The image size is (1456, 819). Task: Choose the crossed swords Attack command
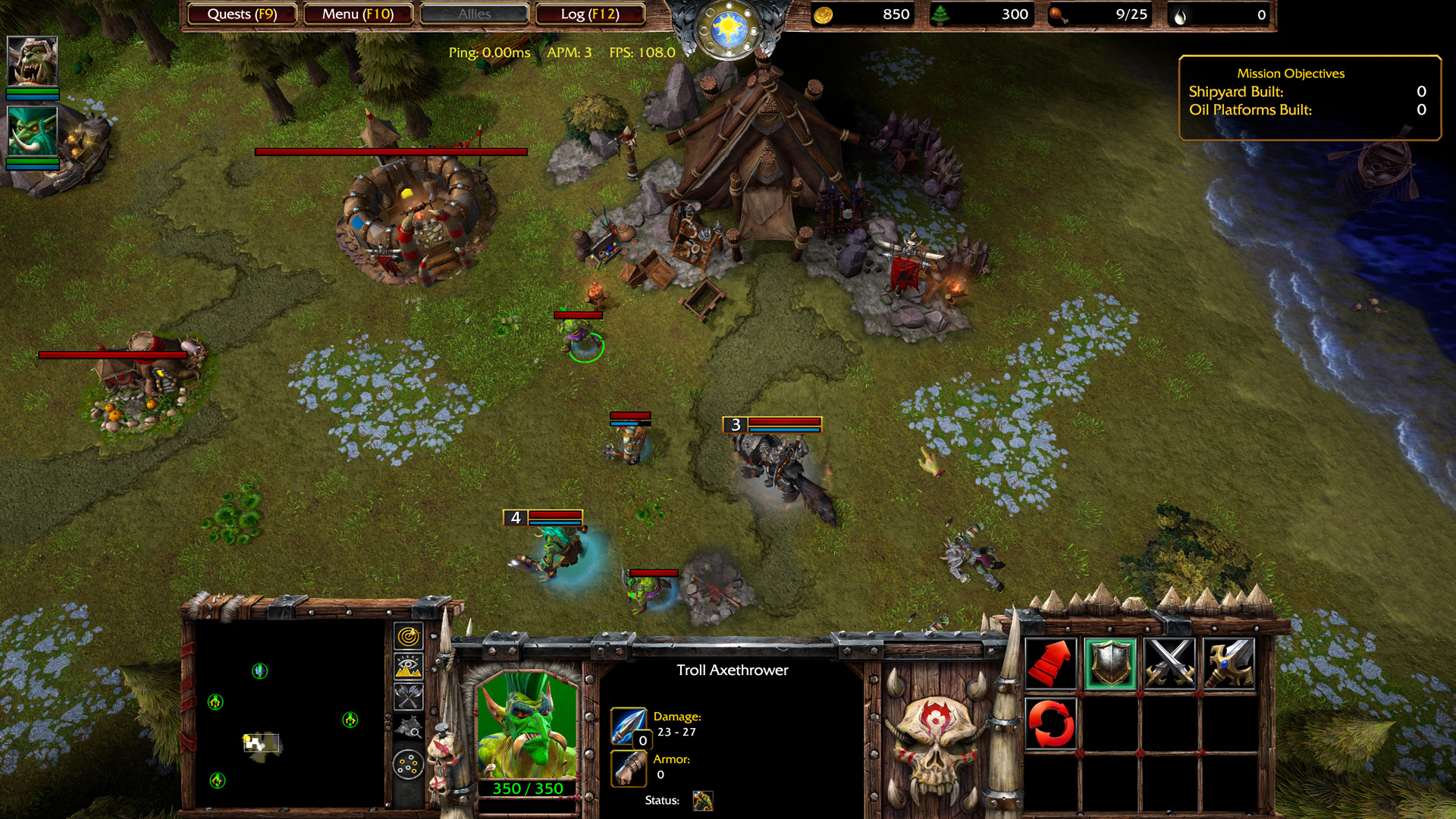click(x=1169, y=664)
